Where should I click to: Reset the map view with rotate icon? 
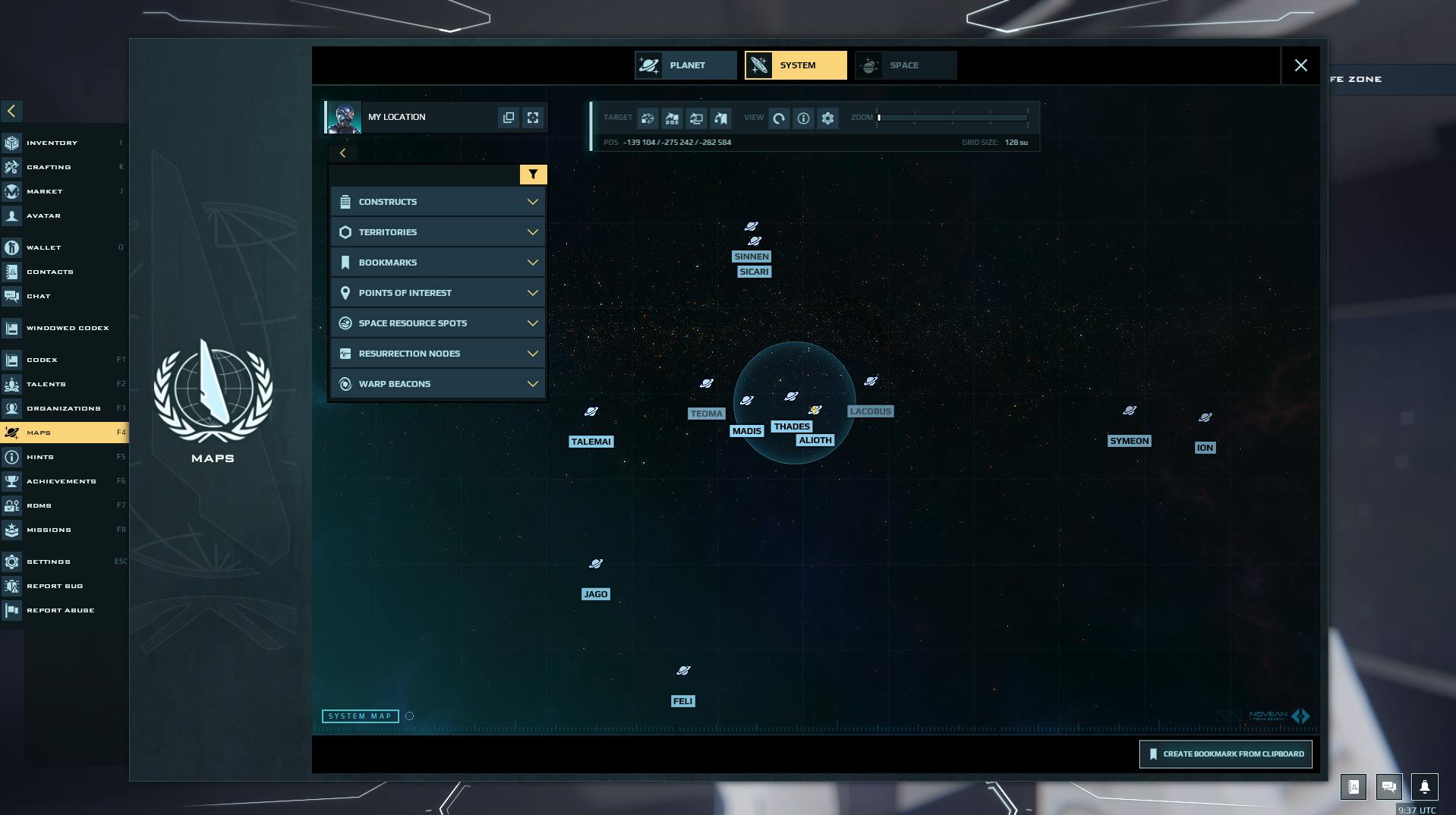[779, 118]
